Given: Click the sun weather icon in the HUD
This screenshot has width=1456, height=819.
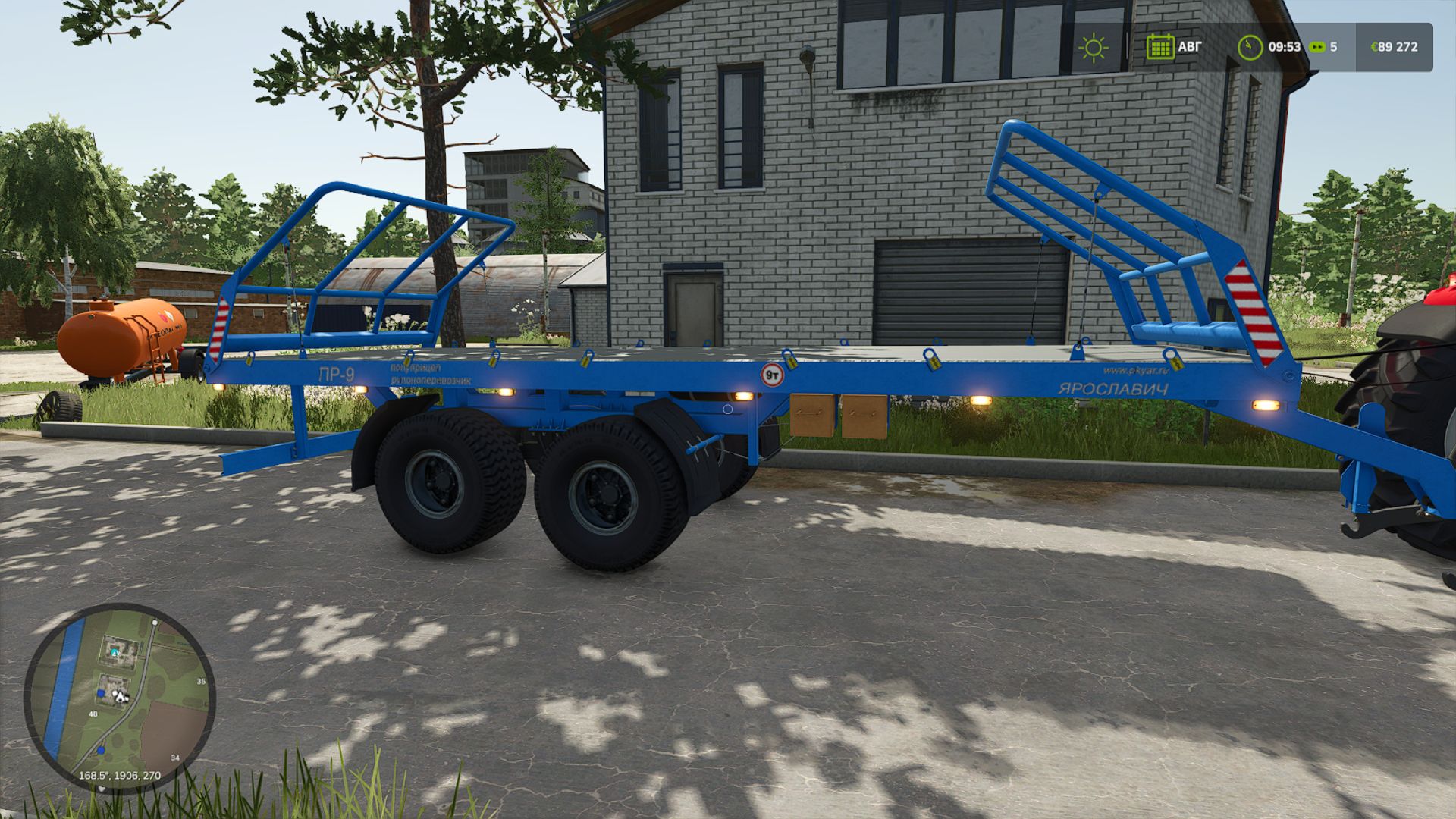Looking at the screenshot, I should (x=1094, y=47).
